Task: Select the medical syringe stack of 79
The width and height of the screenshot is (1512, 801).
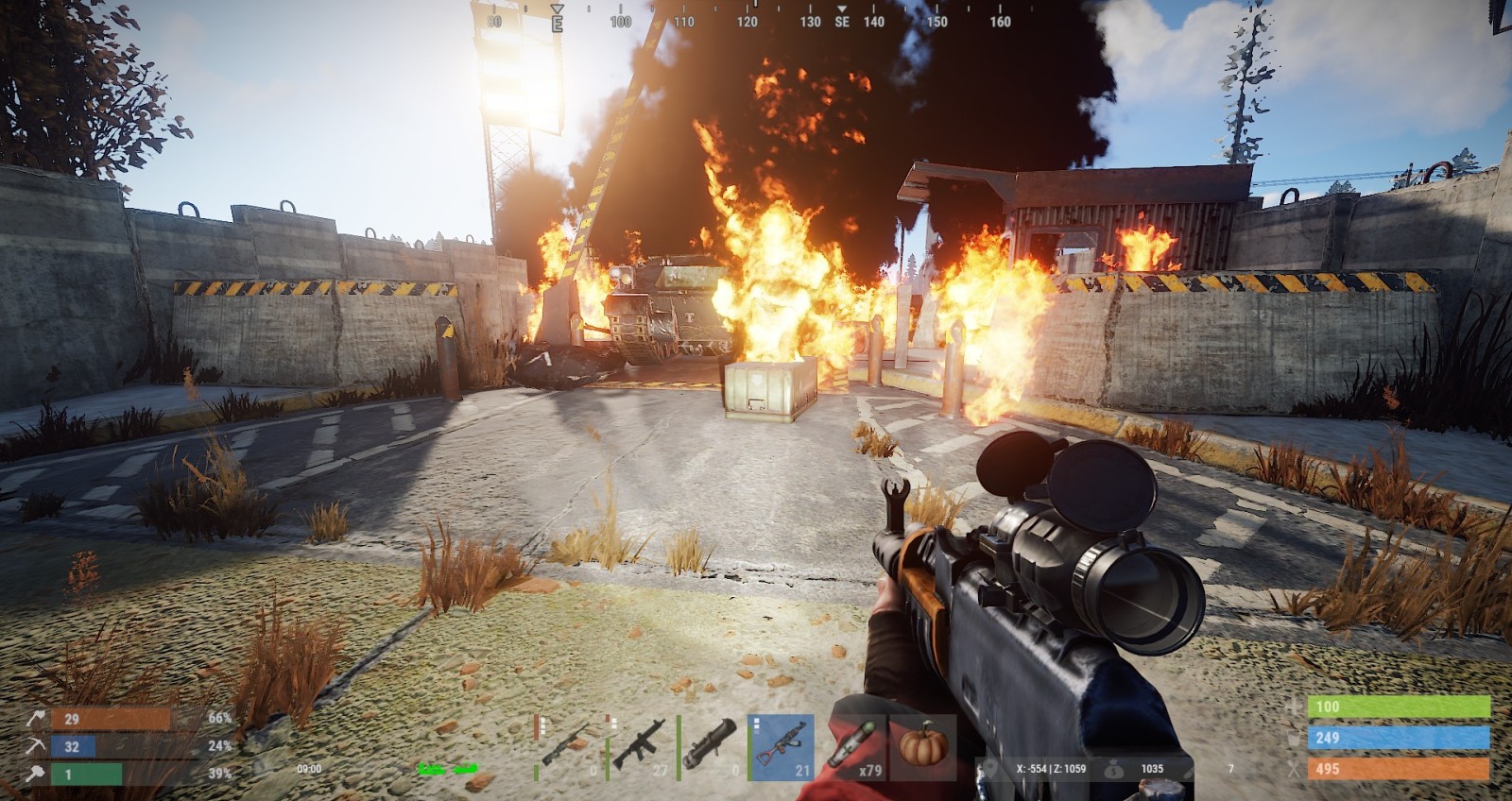Action: click(x=852, y=746)
